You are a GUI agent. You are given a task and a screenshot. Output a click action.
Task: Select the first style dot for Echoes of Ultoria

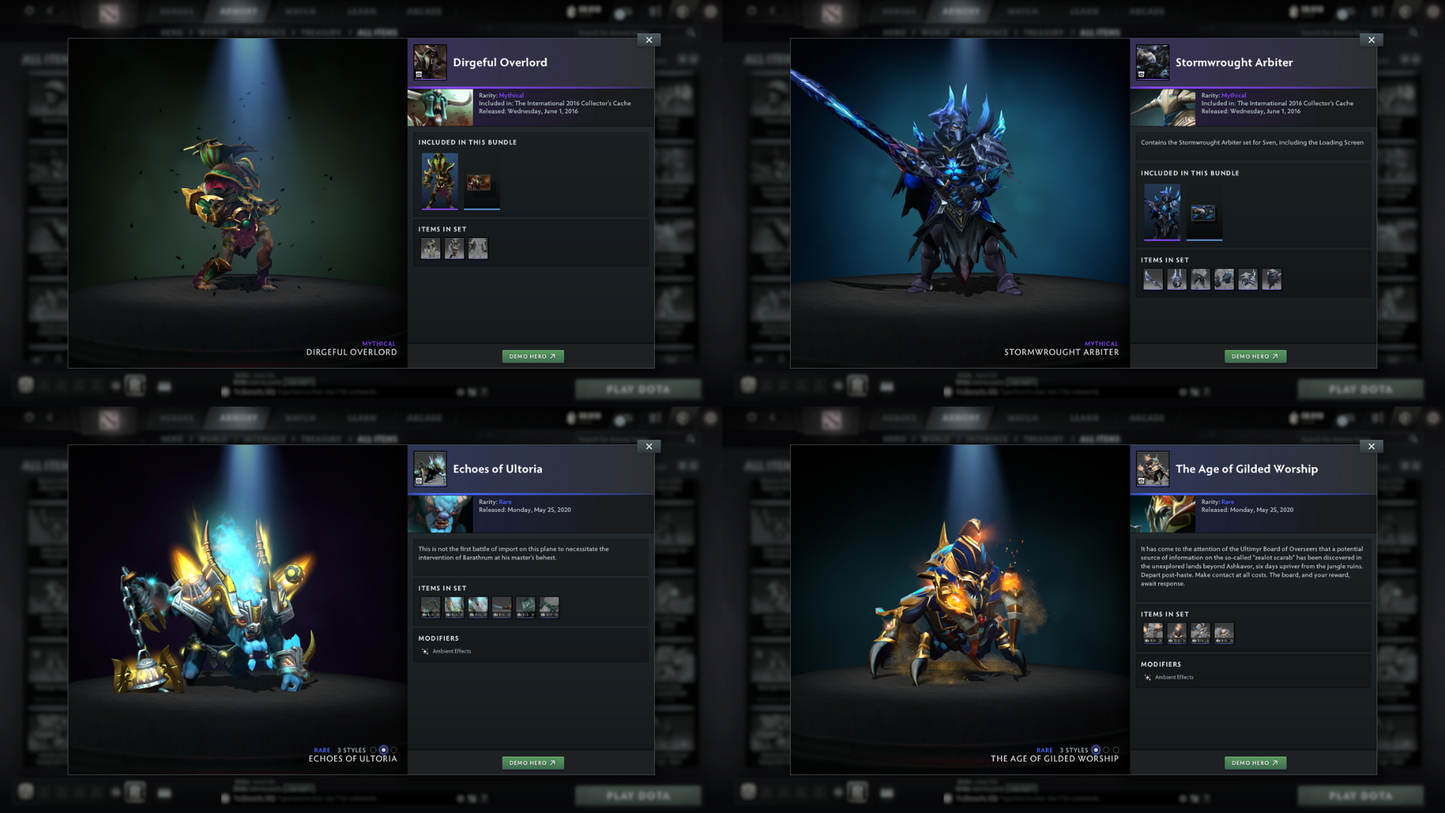click(374, 749)
